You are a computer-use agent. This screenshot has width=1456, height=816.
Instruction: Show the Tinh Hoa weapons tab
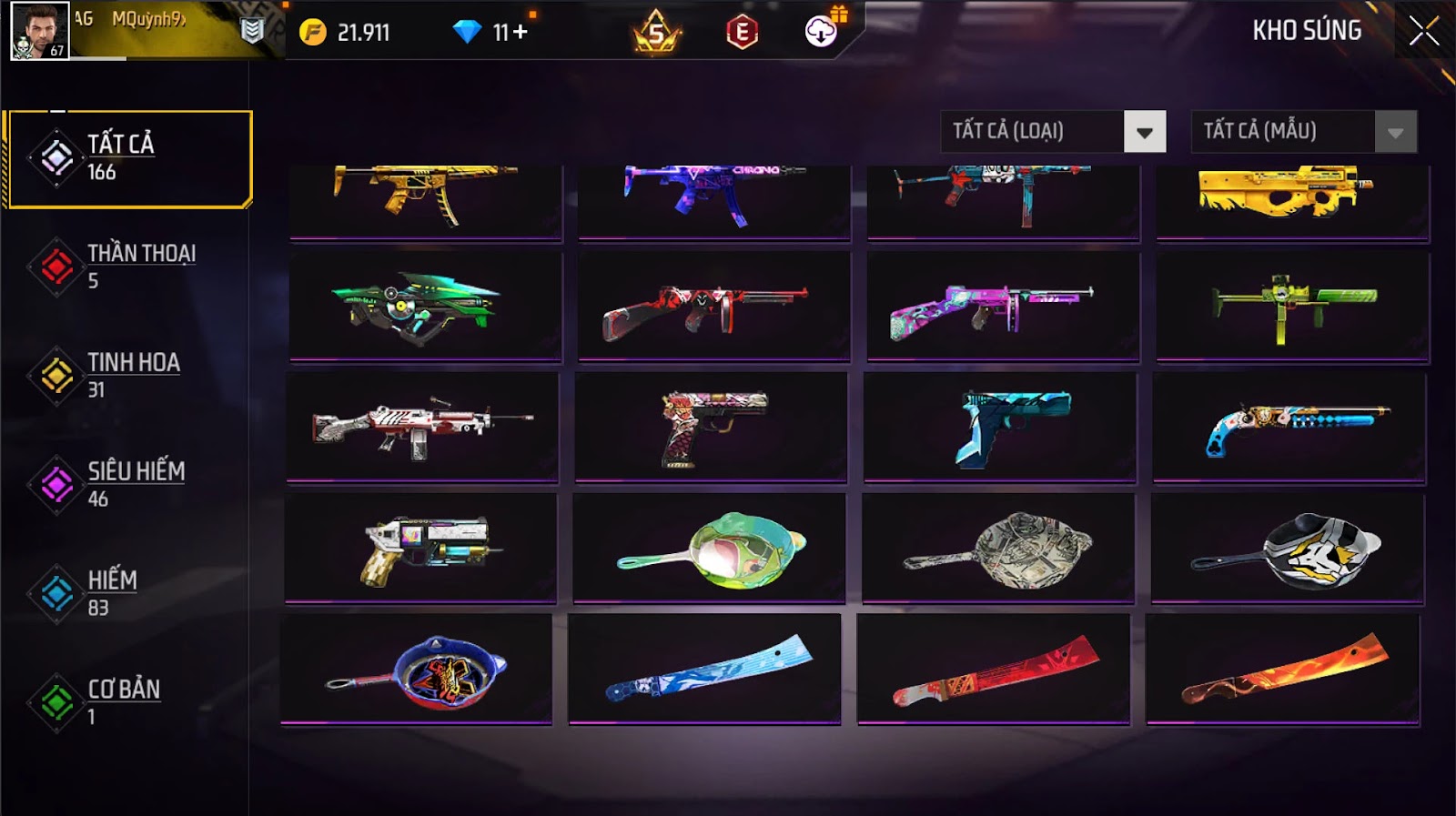point(127,376)
